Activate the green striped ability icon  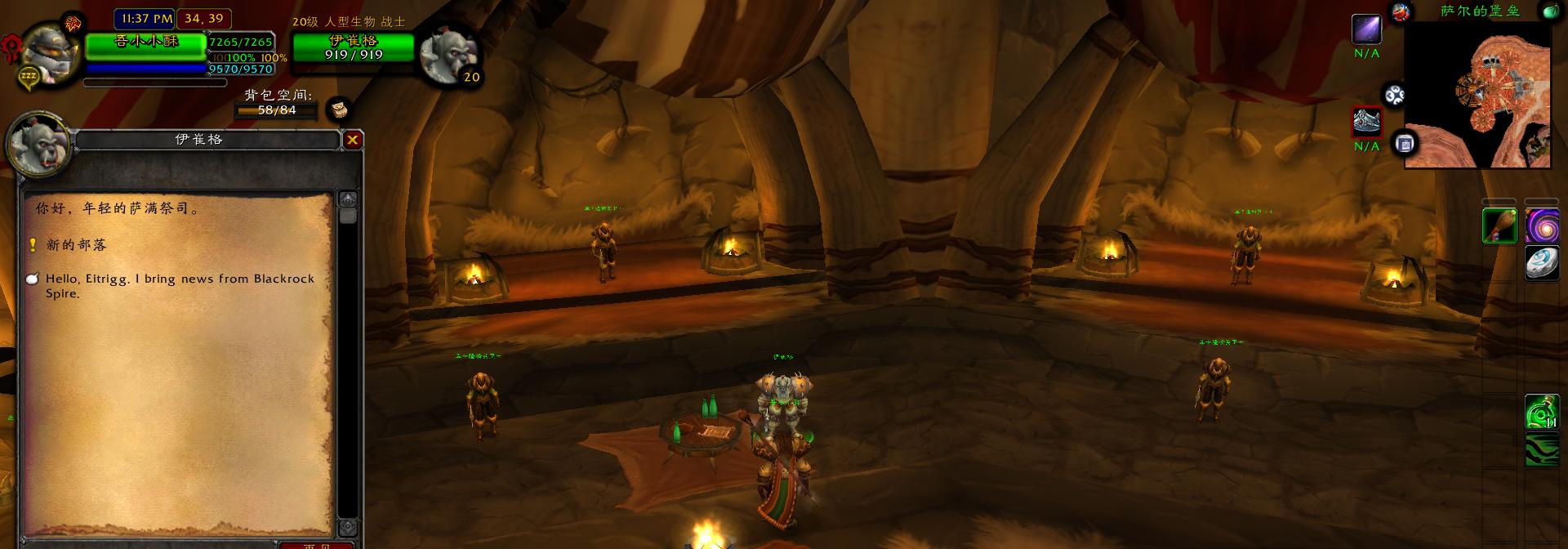pyautogui.click(x=1542, y=450)
